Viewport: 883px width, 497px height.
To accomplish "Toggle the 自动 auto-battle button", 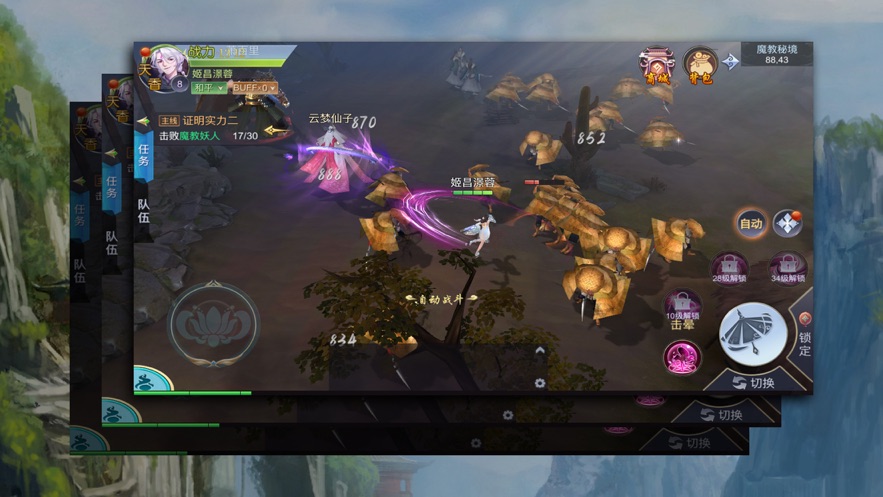I will coord(751,224).
